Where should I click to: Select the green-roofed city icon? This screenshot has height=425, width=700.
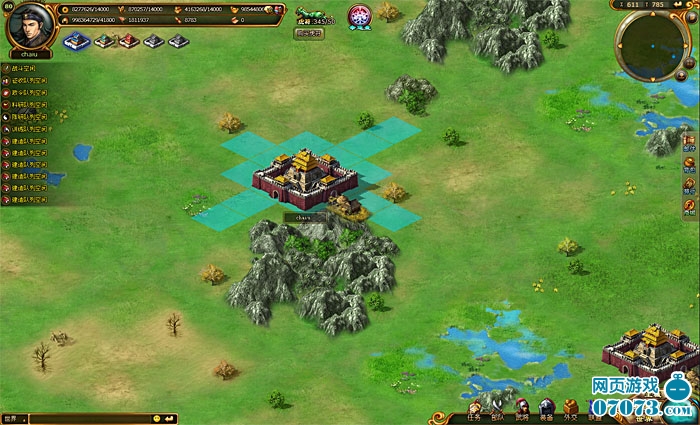pyautogui.click(x=104, y=41)
